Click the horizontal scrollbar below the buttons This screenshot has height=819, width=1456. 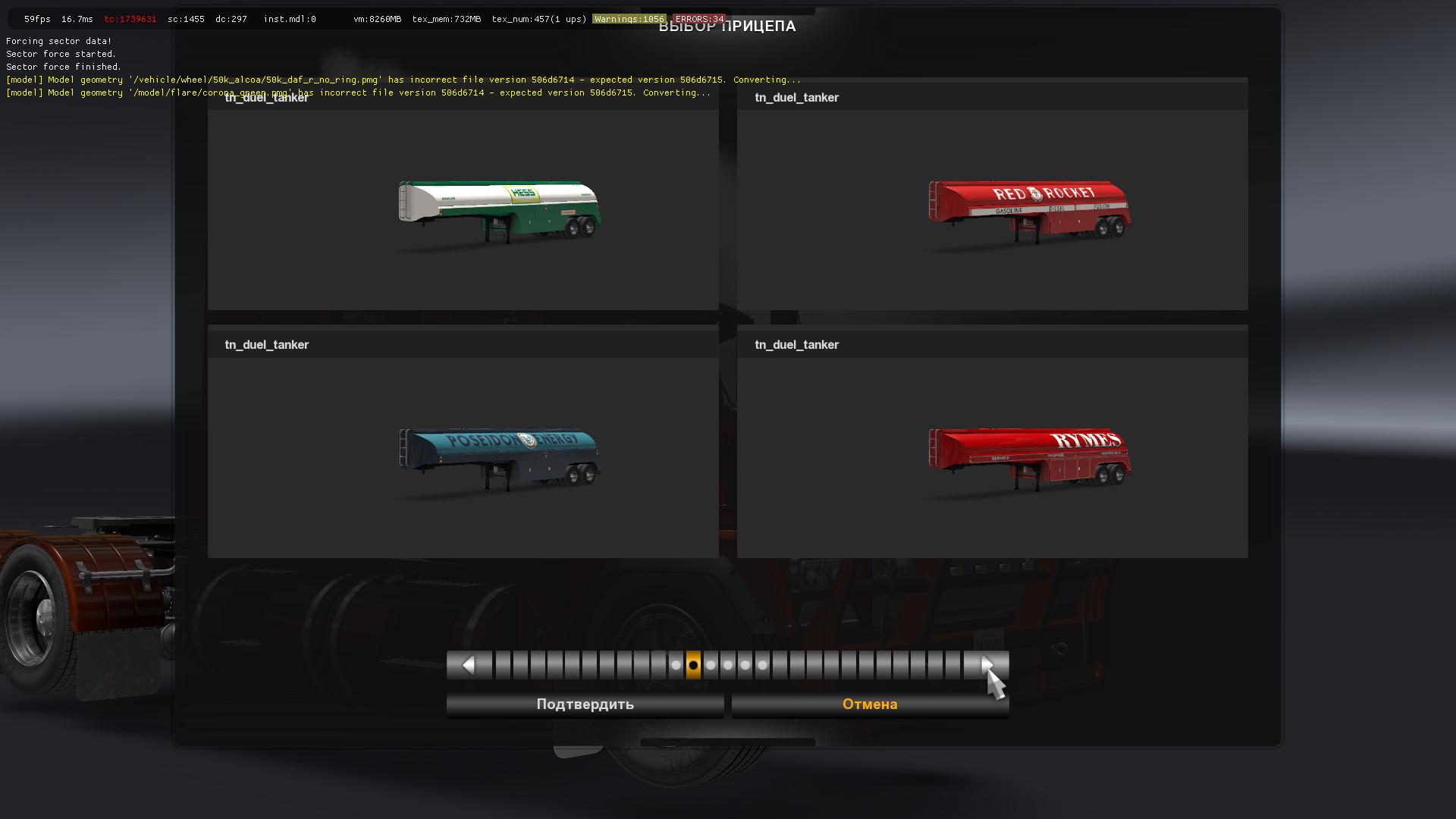(x=728, y=739)
